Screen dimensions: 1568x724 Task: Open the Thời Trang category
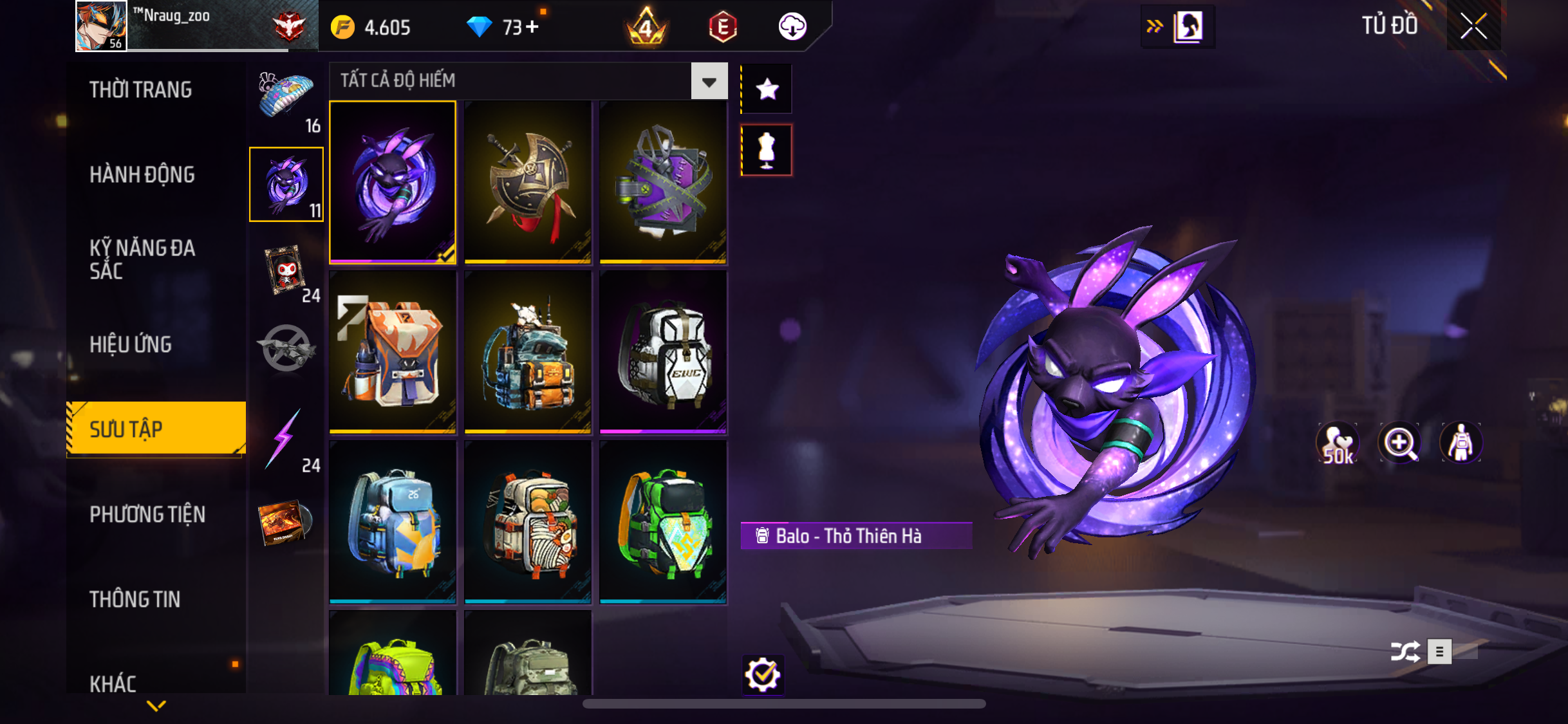(x=140, y=89)
